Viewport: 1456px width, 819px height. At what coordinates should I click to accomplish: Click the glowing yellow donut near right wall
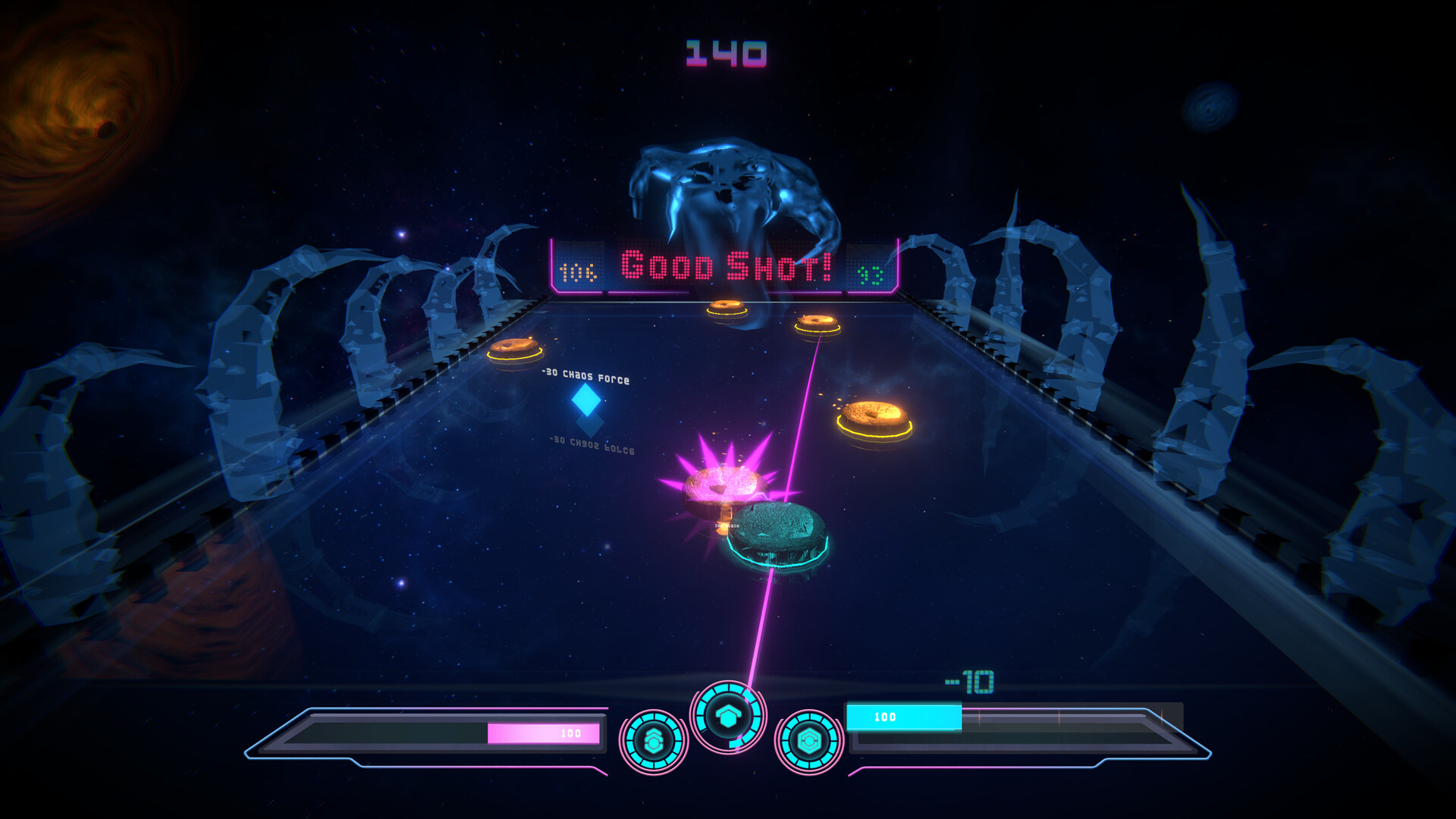click(876, 416)
